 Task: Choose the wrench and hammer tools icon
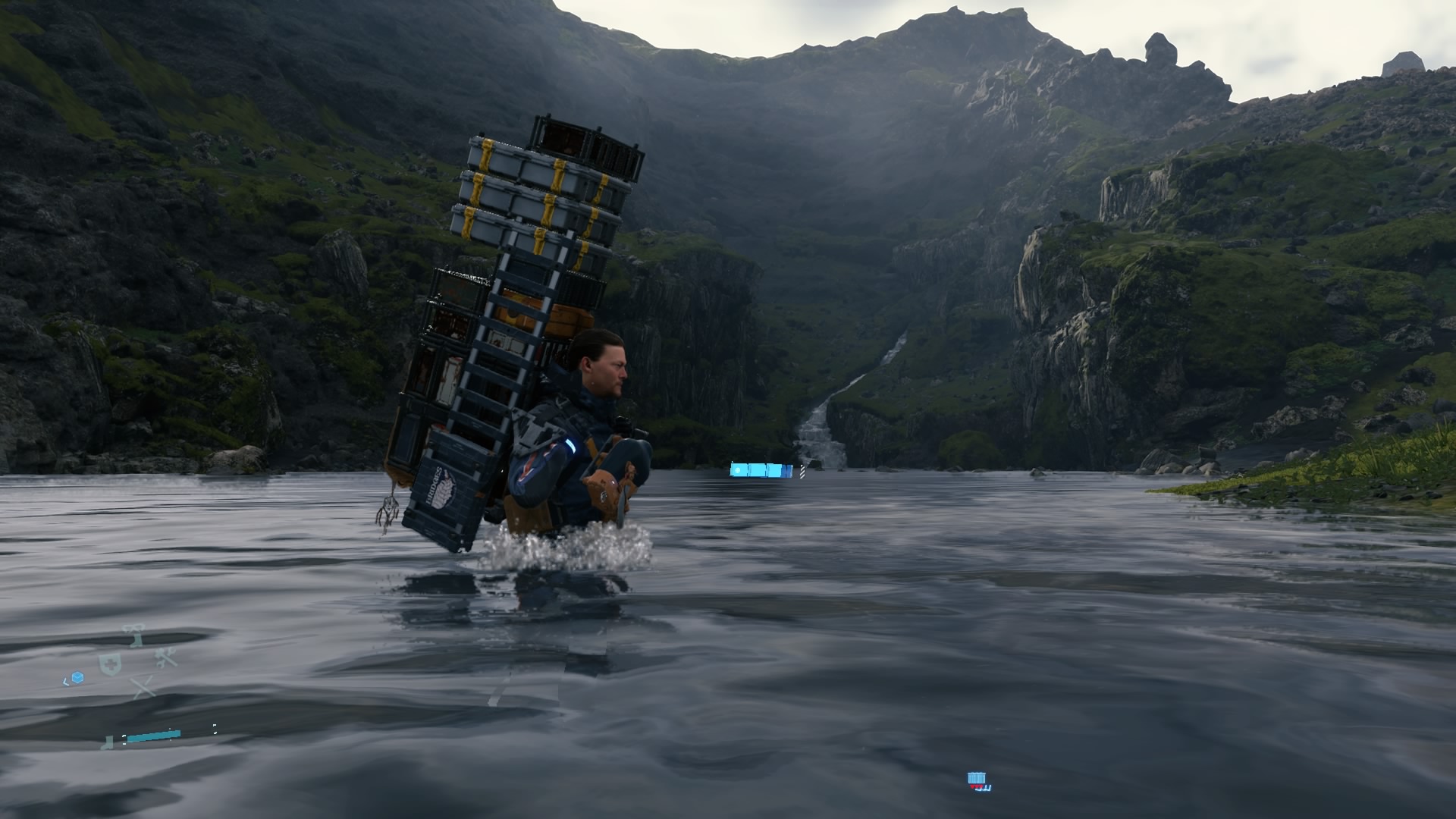pyautogui.click(x=166, y=657)
